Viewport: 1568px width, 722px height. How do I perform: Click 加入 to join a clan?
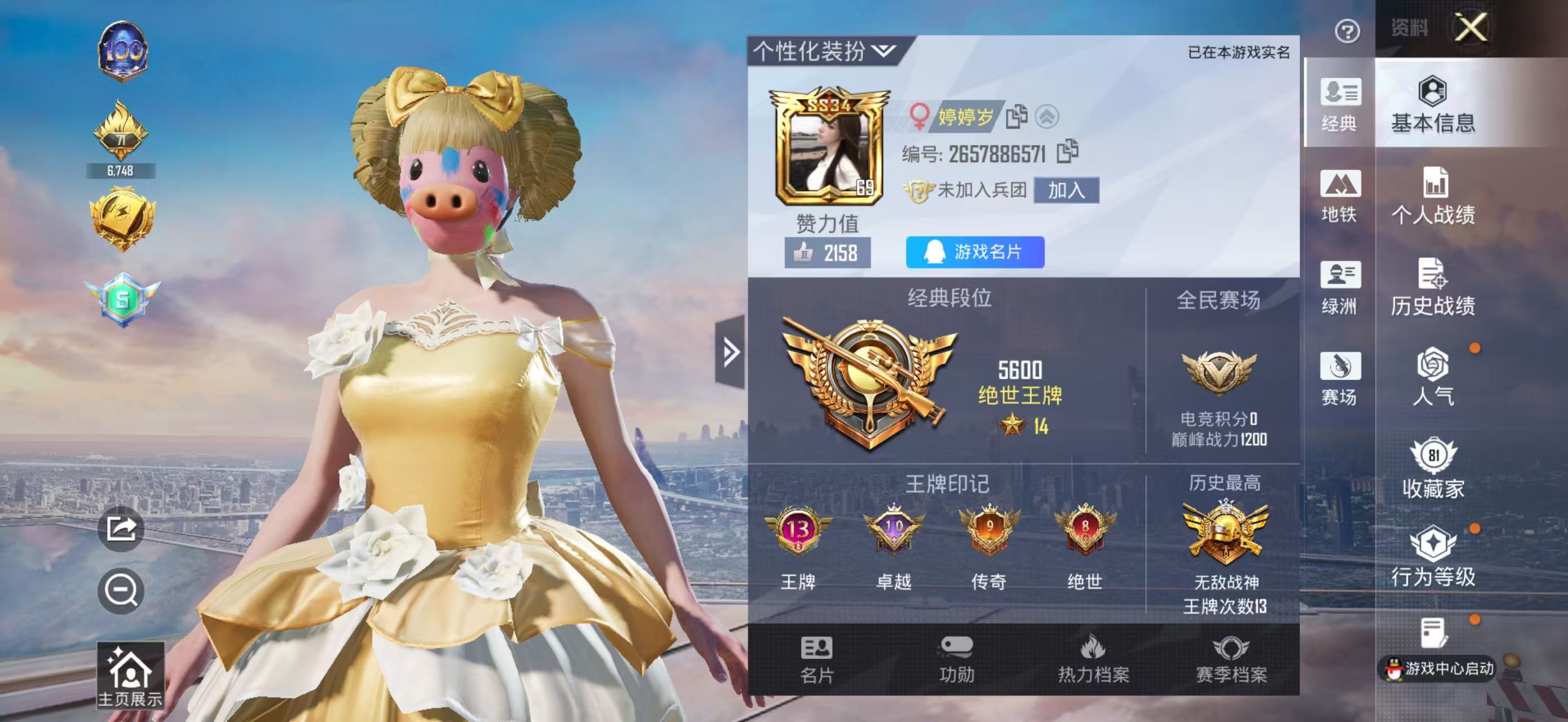tap(1066, 191)
